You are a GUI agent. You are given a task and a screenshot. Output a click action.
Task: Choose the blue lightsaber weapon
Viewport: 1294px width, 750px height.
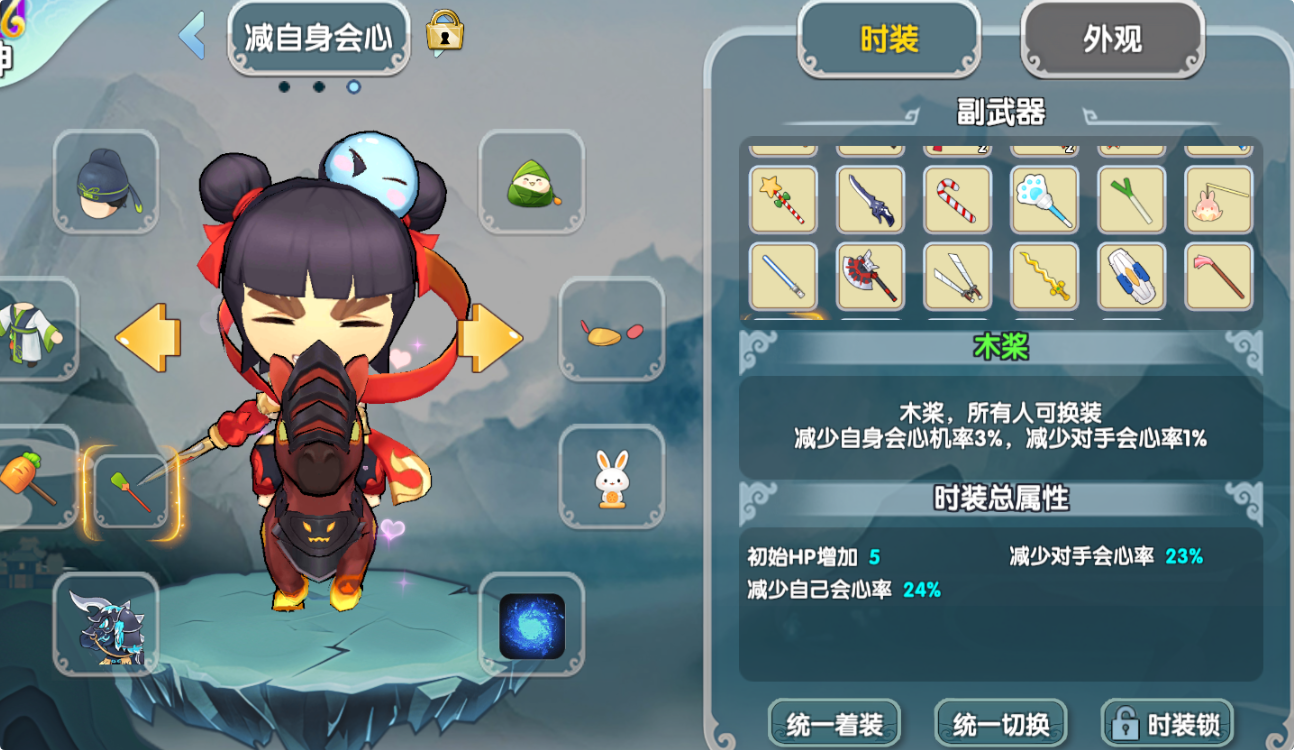pos(783,278)
